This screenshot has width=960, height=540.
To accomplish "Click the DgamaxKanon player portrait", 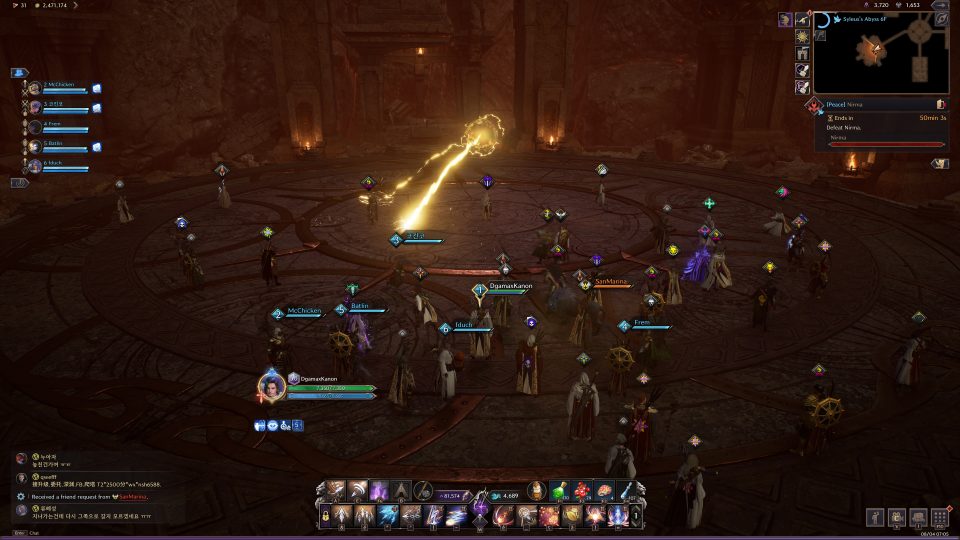I will (x=269, y=386).
